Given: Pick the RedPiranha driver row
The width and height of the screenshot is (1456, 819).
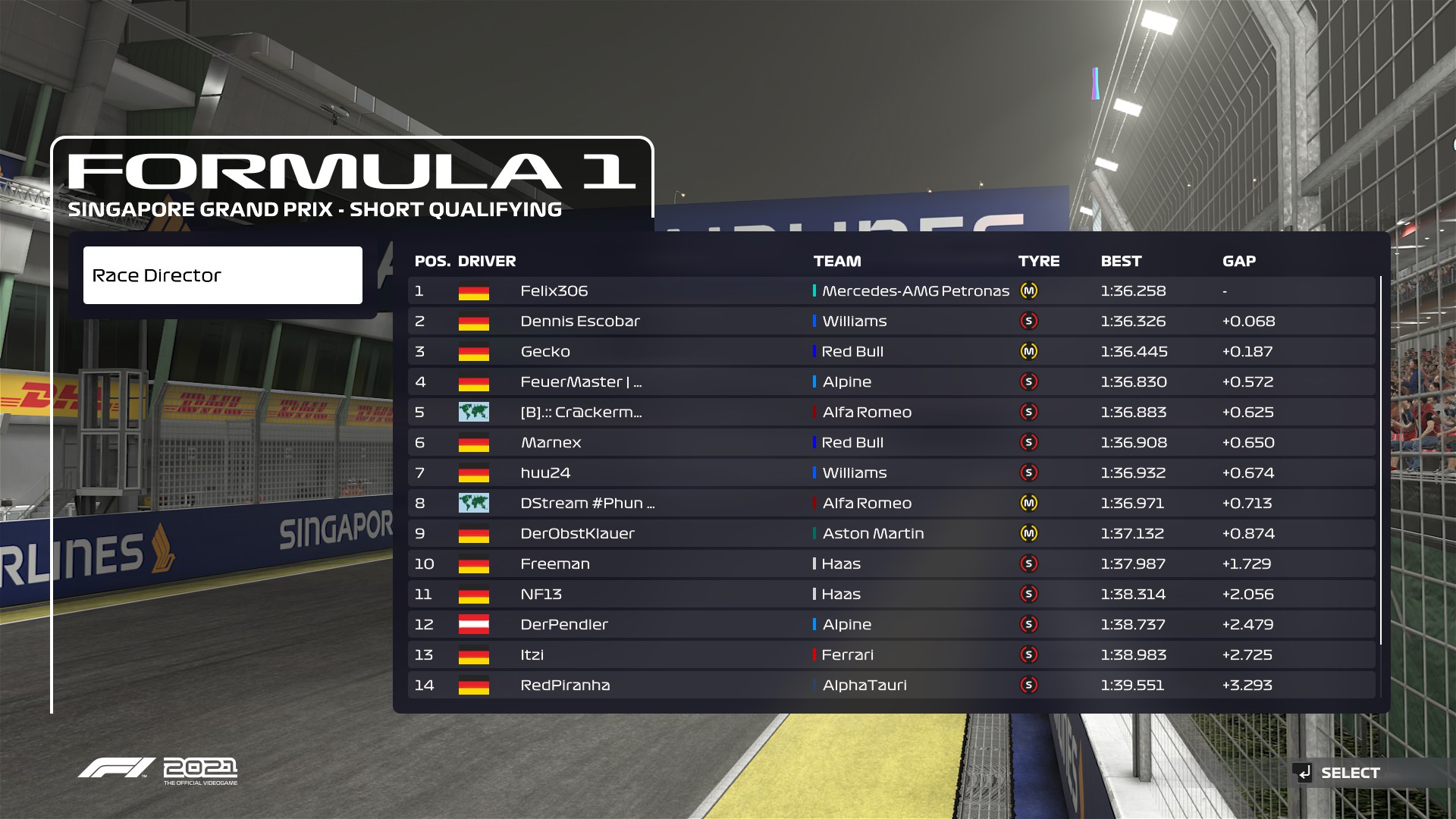Looking at the screenshot, I should coord(891,686).
